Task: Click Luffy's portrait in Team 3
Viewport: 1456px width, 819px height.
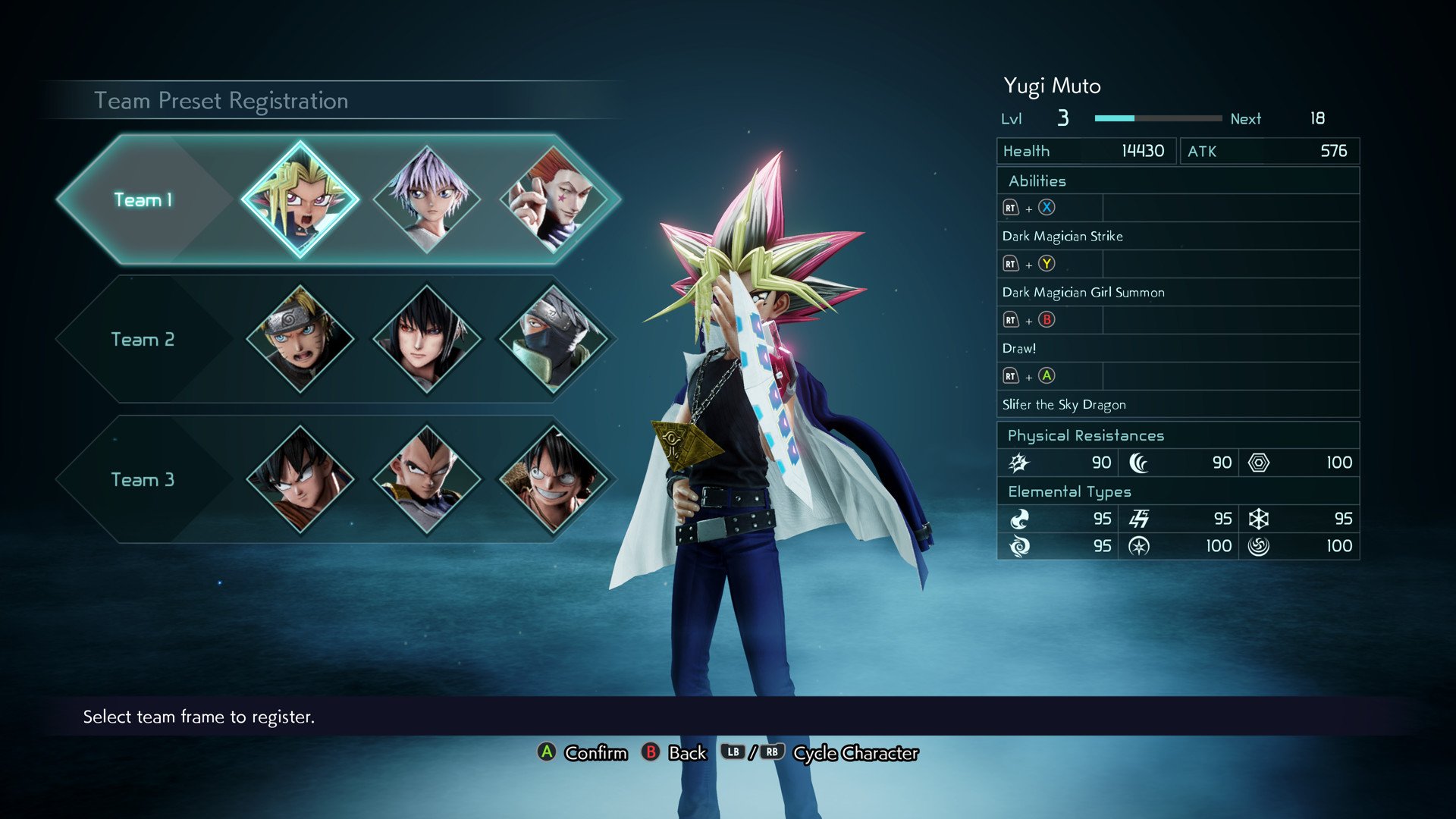Action: [554, 479]
